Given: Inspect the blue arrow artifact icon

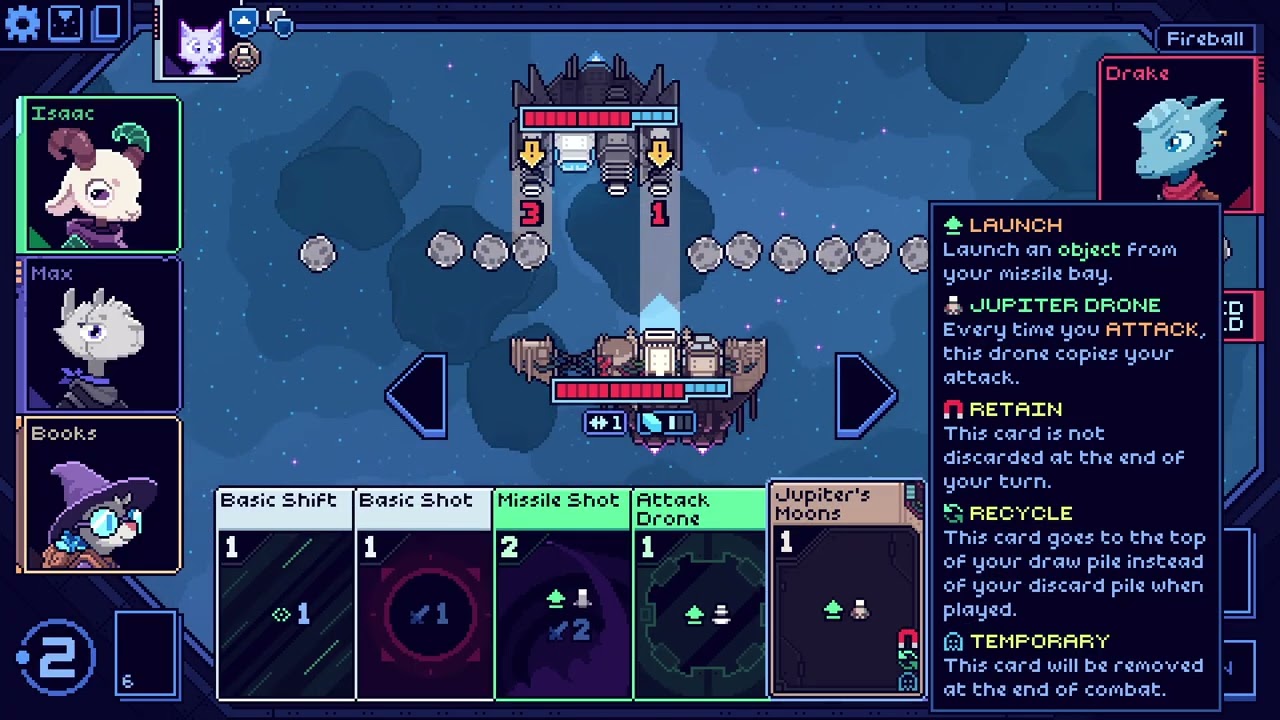Looking at the screenshot, I should pyautogui.click(x=244, y=19).
